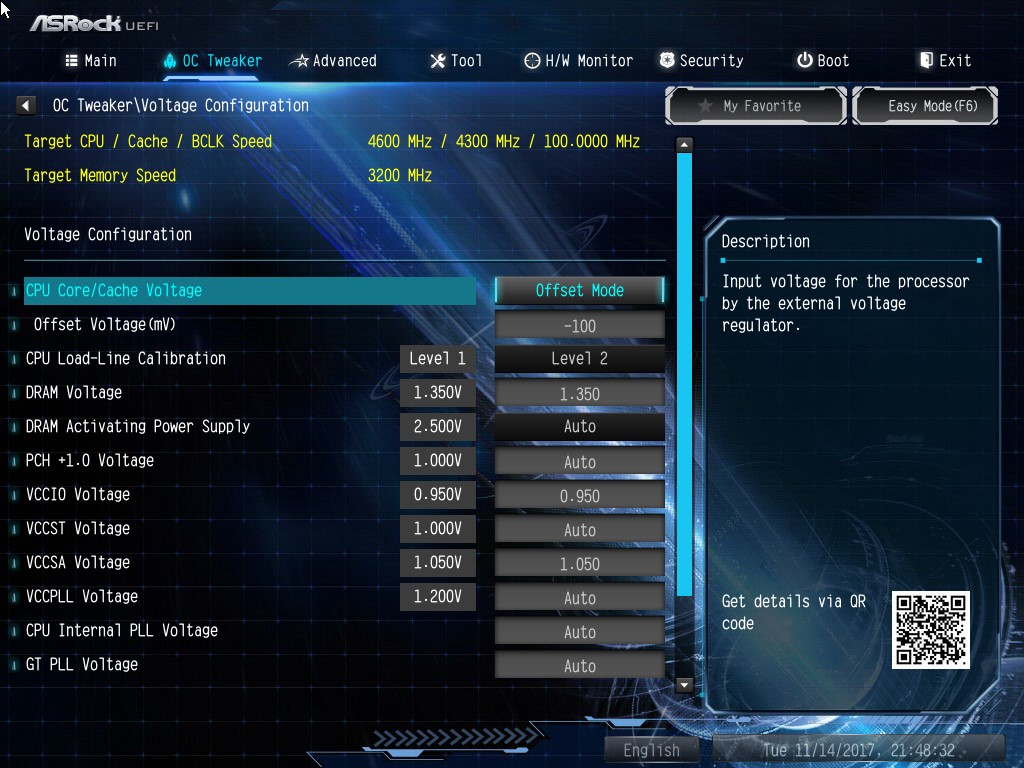Open the Advanced tab
Screen dimensions: 1024x768
coord(333,61)
